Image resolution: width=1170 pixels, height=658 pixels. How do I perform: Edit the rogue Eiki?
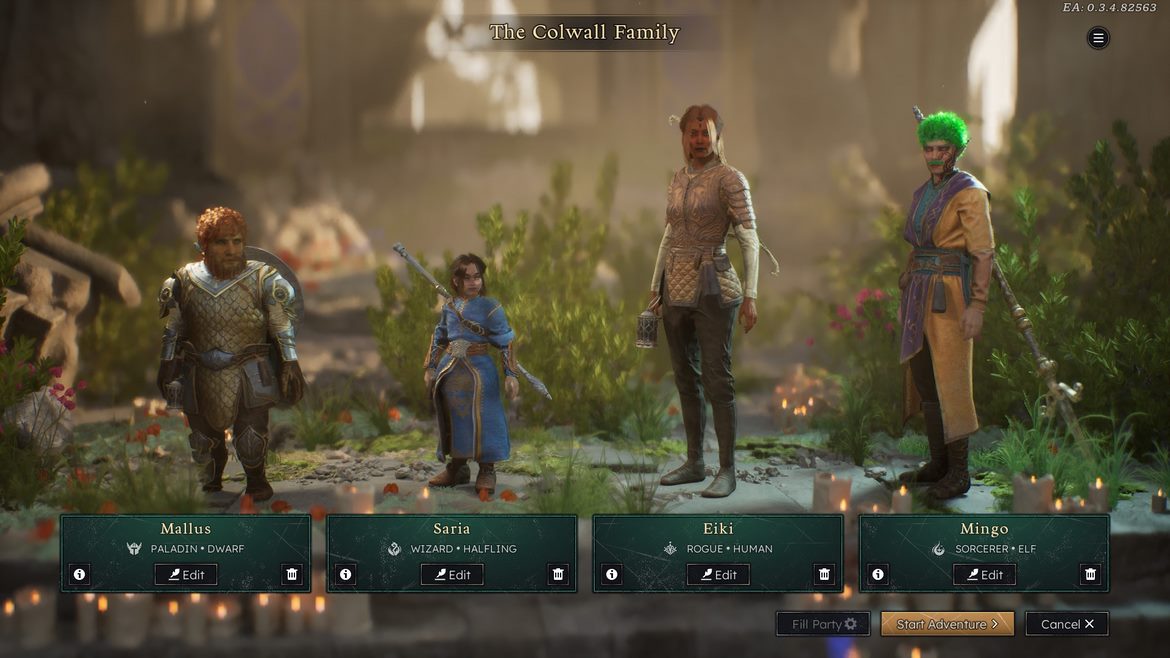point(718,574)
